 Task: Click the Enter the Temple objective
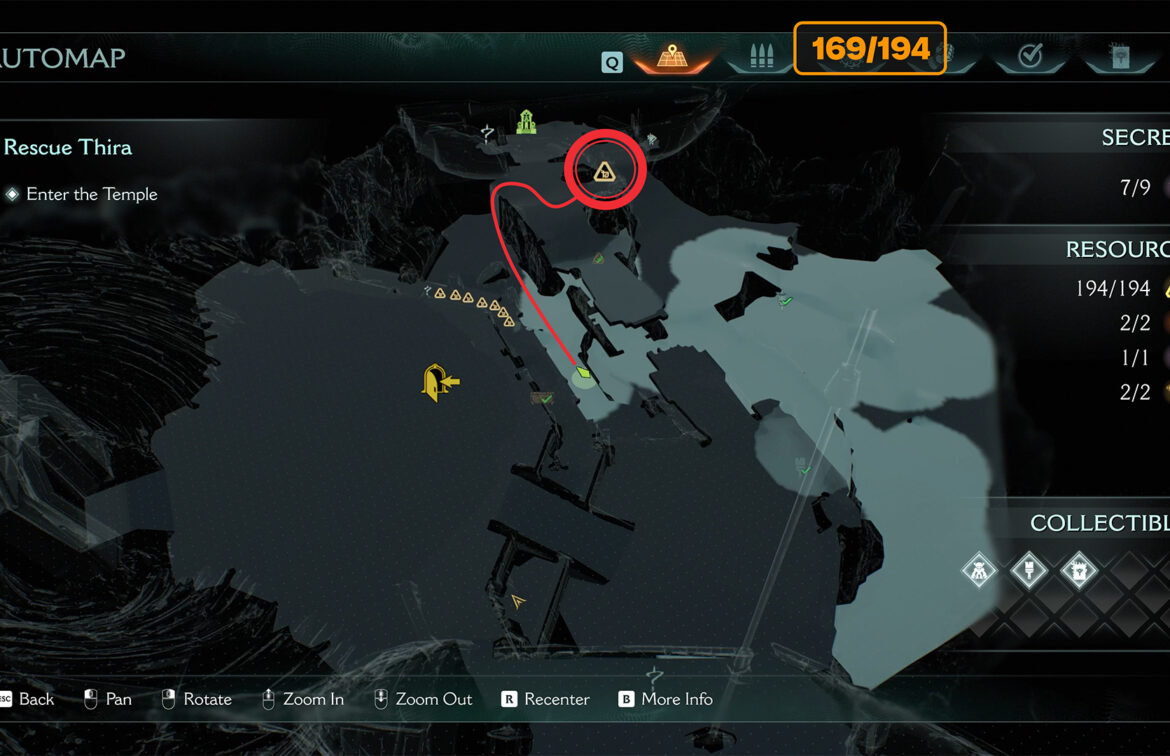pos(91,194)
